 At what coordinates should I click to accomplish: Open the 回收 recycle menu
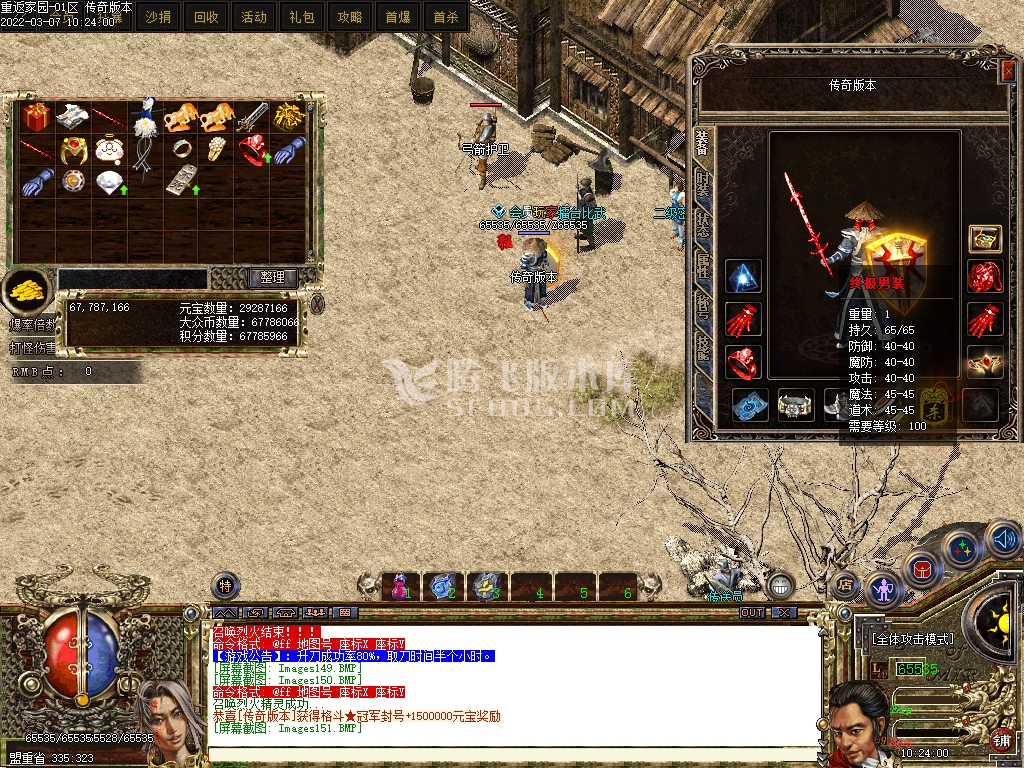click(206, 17)
